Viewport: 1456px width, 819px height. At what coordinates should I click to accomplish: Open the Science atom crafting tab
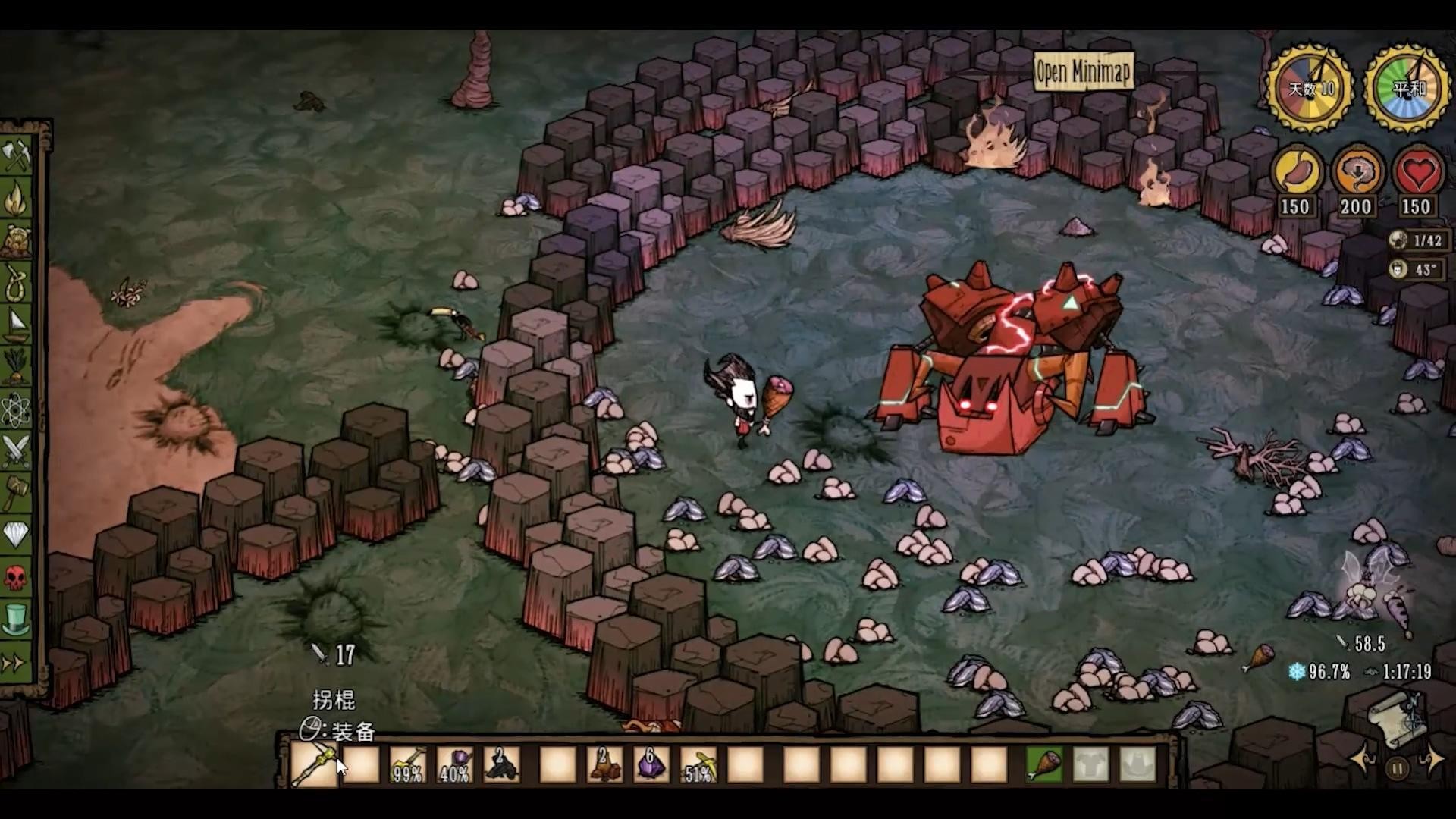[17, 410]
